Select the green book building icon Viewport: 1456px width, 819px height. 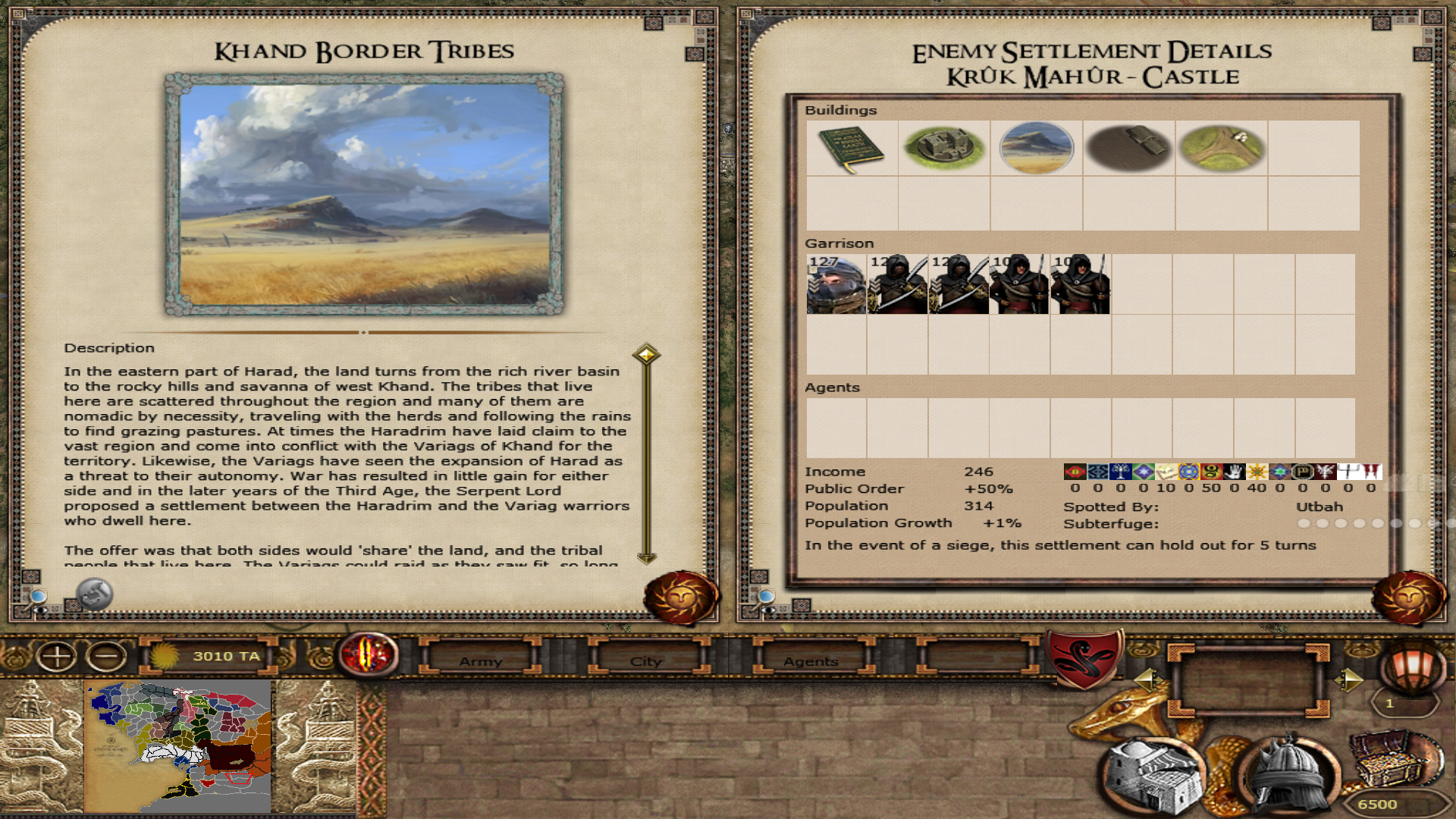click(x=851, y=149)
